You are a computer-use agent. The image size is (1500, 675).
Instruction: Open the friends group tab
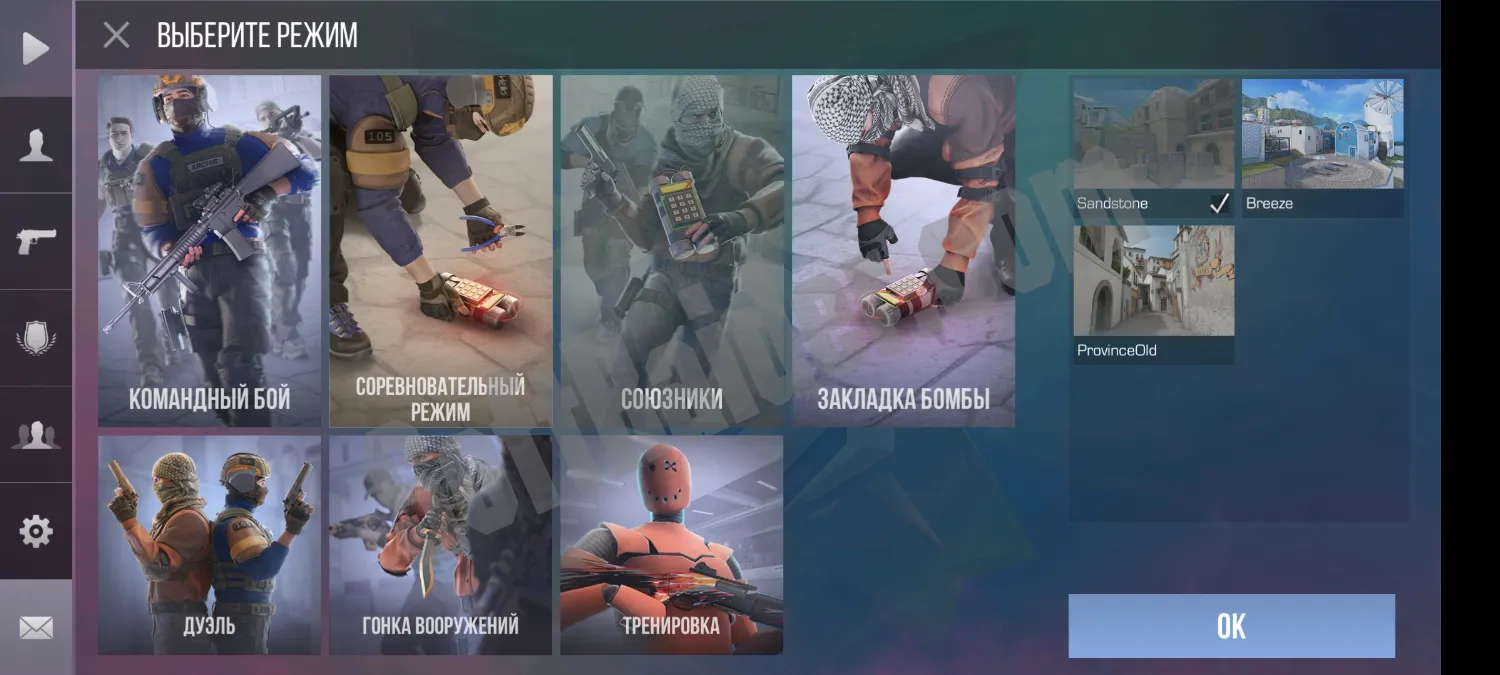(x=36, y=435)
